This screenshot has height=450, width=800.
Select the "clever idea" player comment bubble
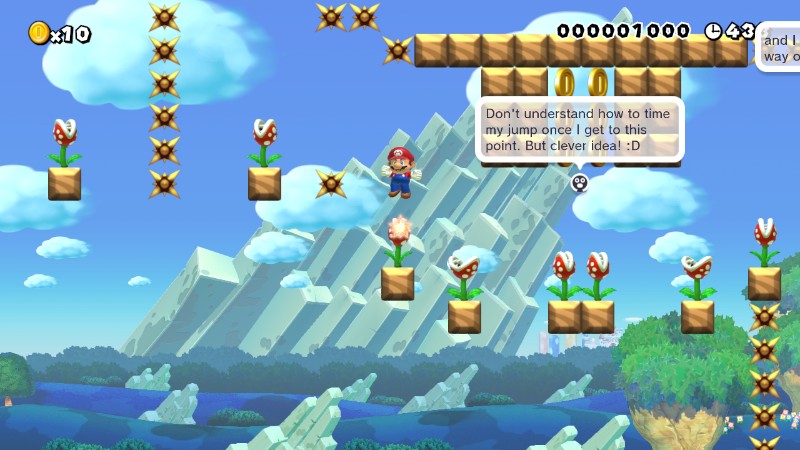pos(580,130)
